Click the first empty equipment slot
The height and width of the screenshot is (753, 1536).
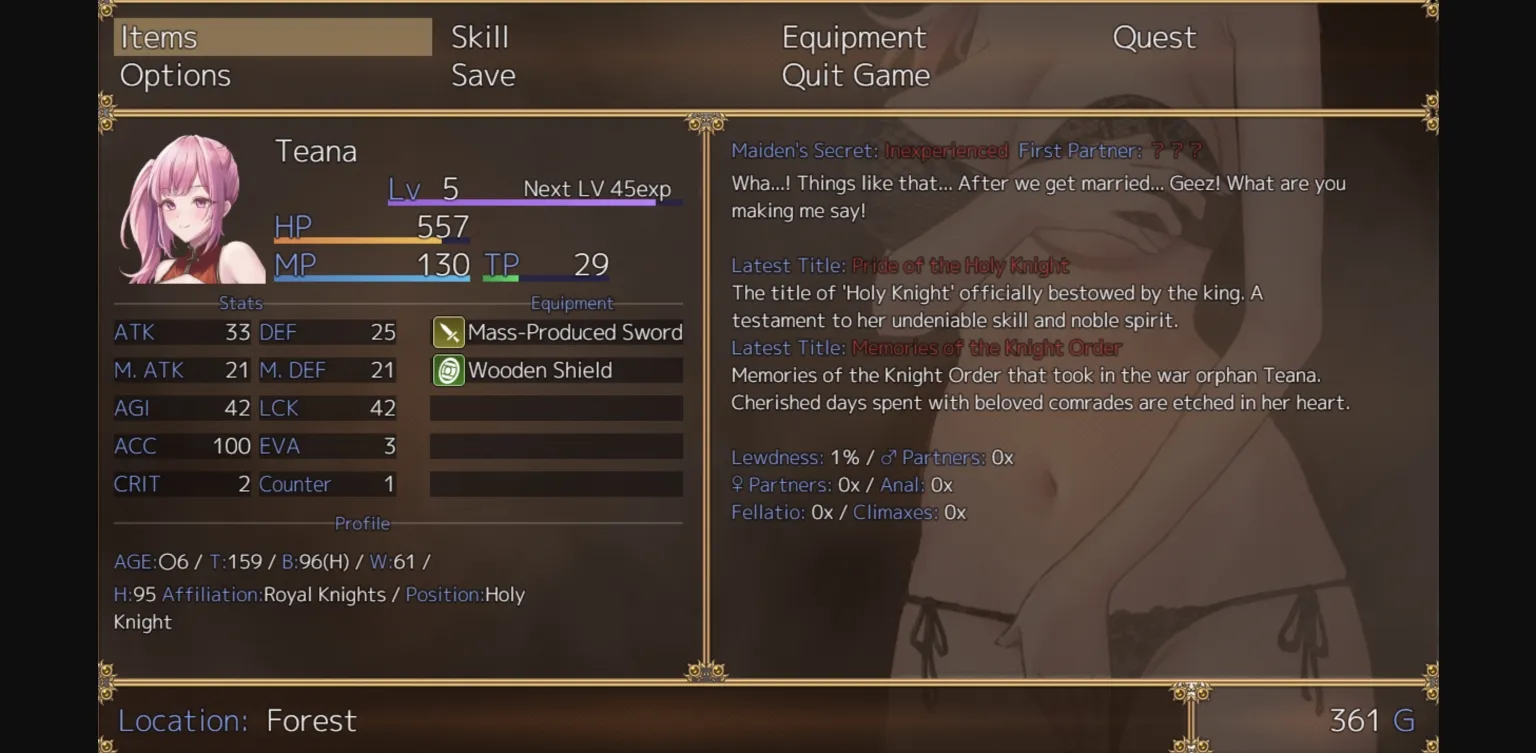[x=556, y=408]
